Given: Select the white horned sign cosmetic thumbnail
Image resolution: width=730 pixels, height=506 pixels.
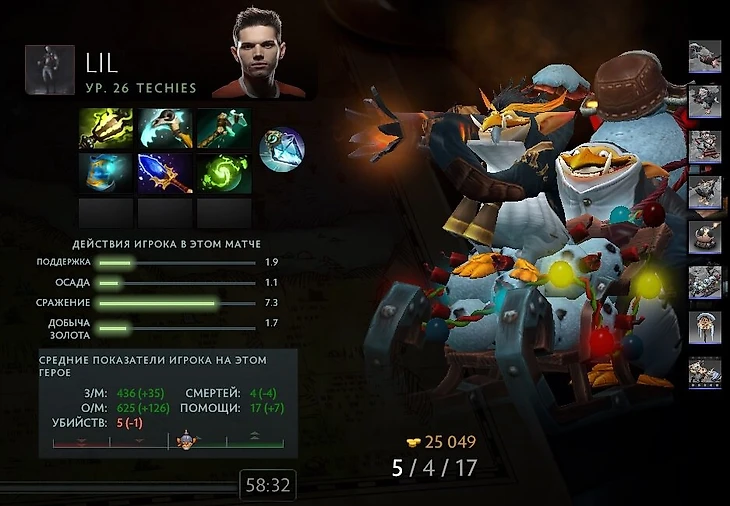Looking at the screenshot, I should coord(705,327).
